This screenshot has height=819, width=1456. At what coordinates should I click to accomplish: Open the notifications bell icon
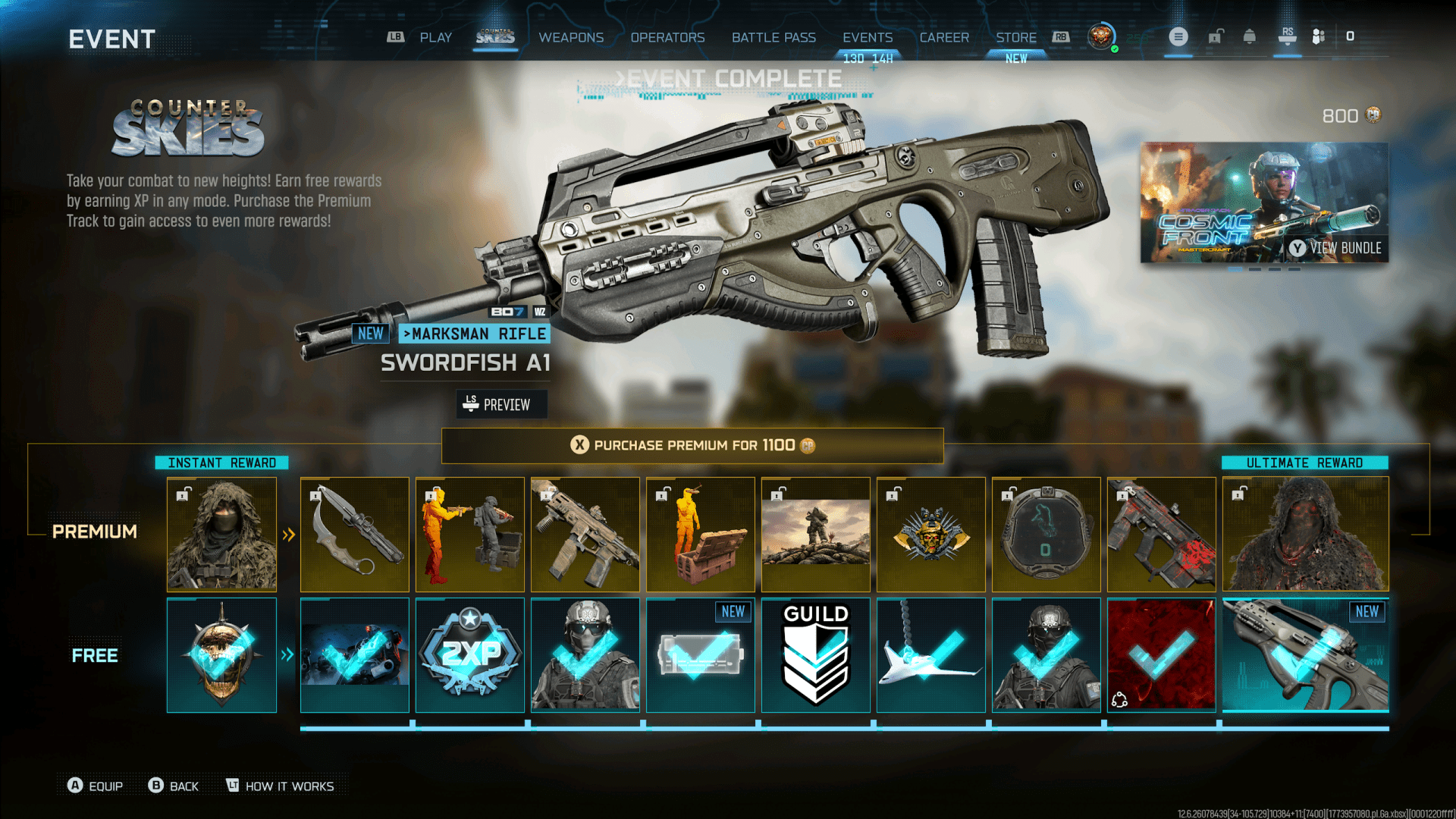[x=1249, y=36]
